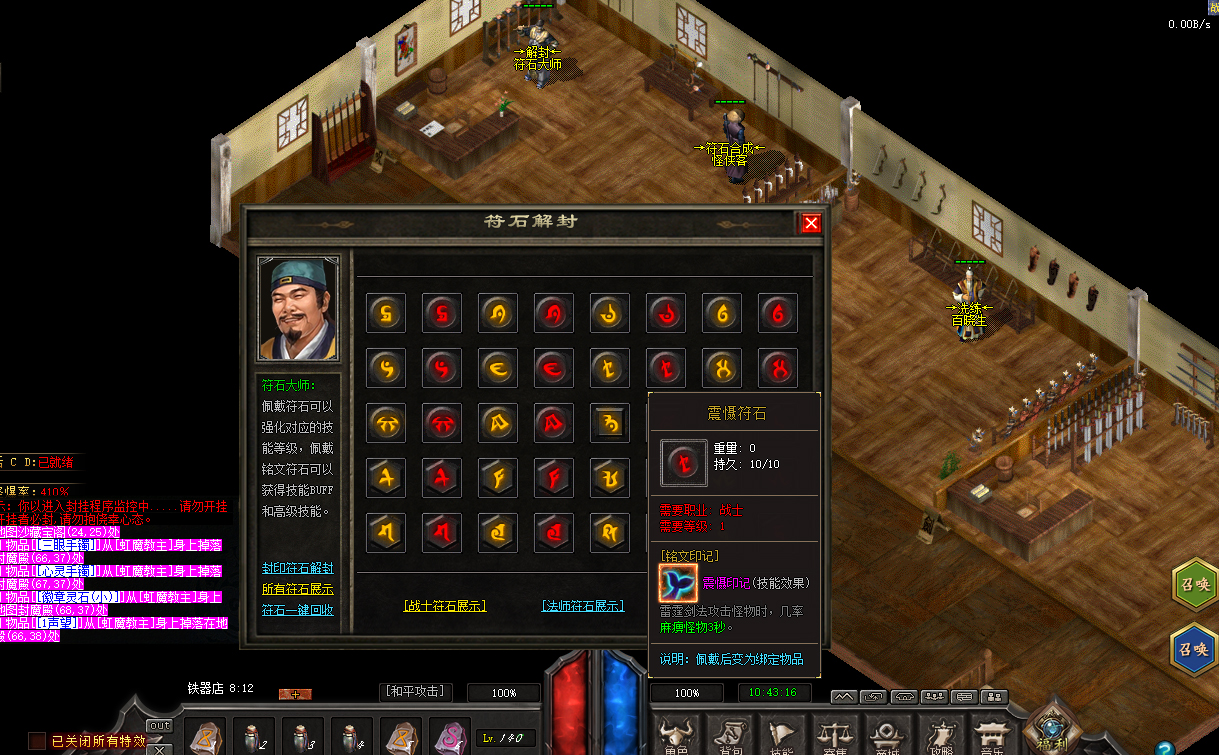Open the 法师符石展示 mage rune display
This screenshot has width=1219, height=755.
pos(582,605)
